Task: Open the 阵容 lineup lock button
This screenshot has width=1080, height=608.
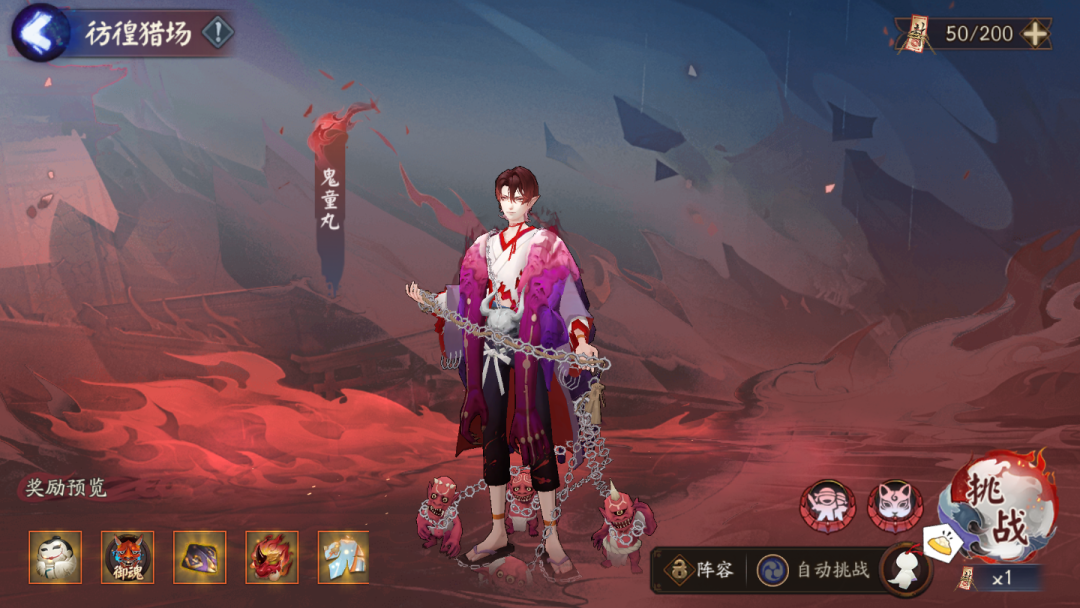Action: click(x=700, y=570)
